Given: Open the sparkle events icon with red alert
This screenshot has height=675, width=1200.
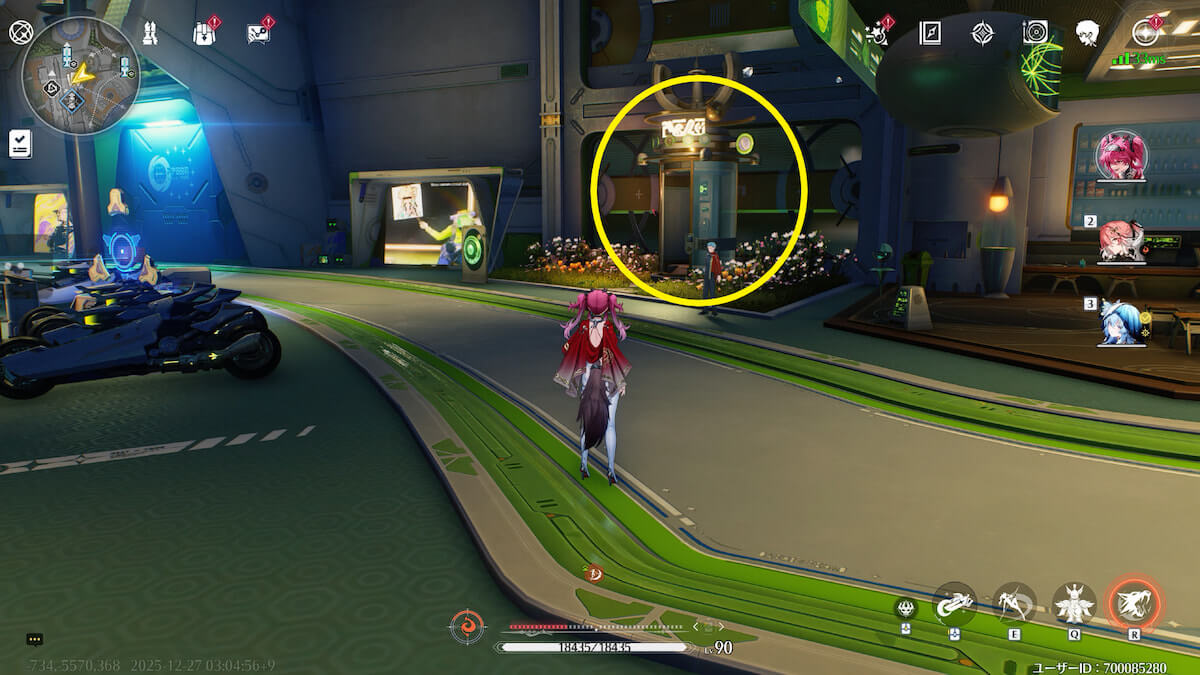Looking at the screenshot, I should pos(879,33).
